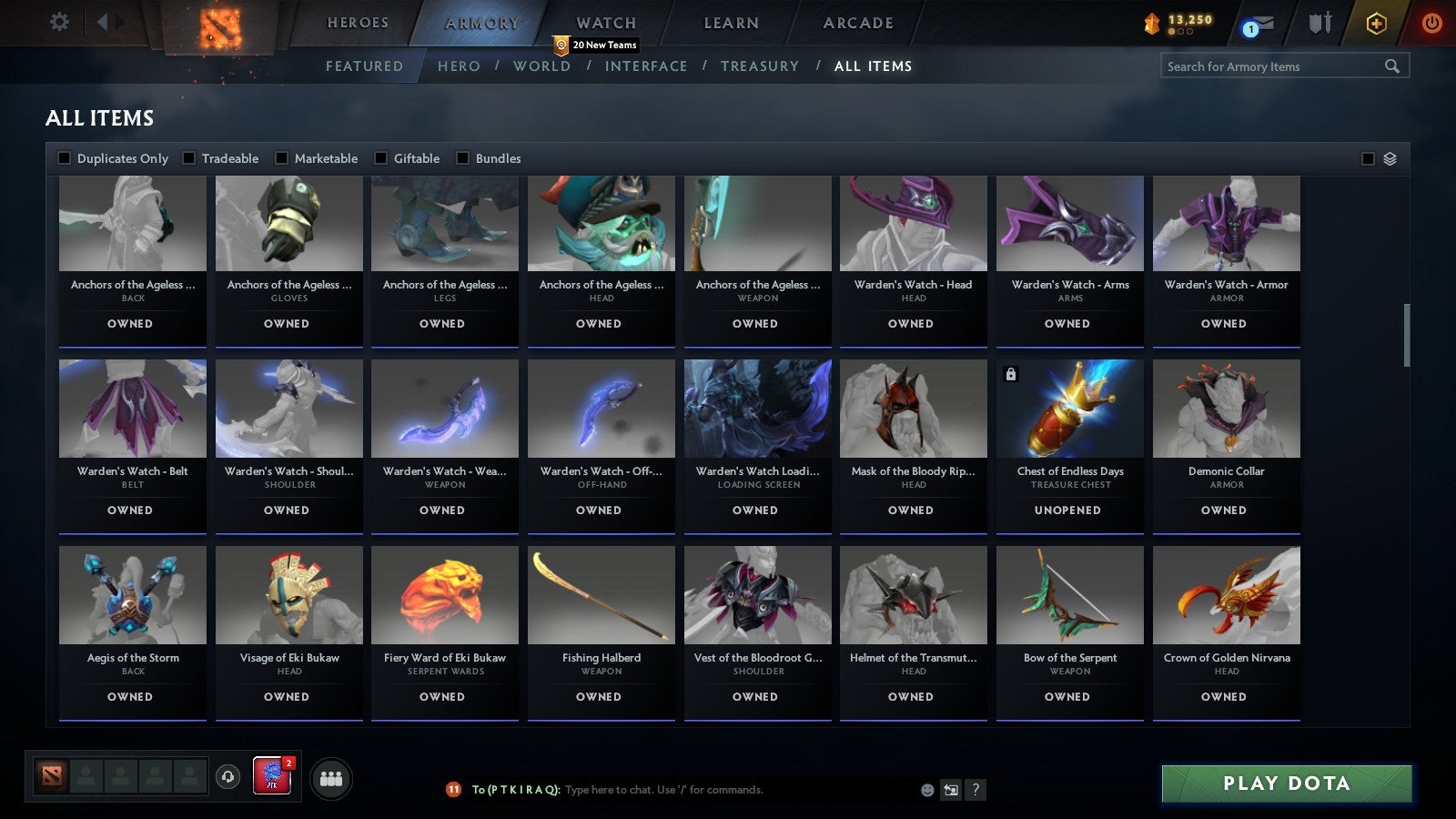Open the TREASURY section
Image resolution: width=1456 pixels, height=819 pixels.
point(761,66)
